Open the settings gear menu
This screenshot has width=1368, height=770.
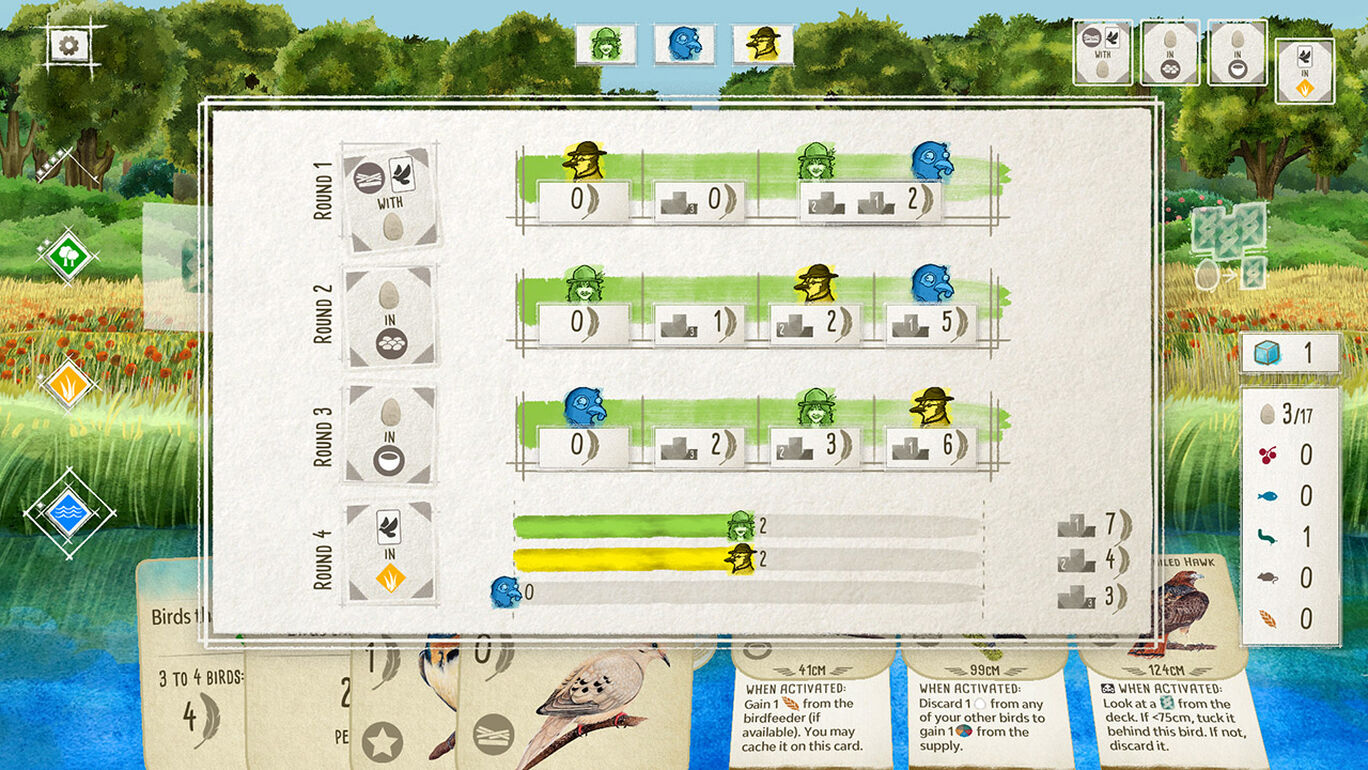pyautogui.click(x=70, y=44)
